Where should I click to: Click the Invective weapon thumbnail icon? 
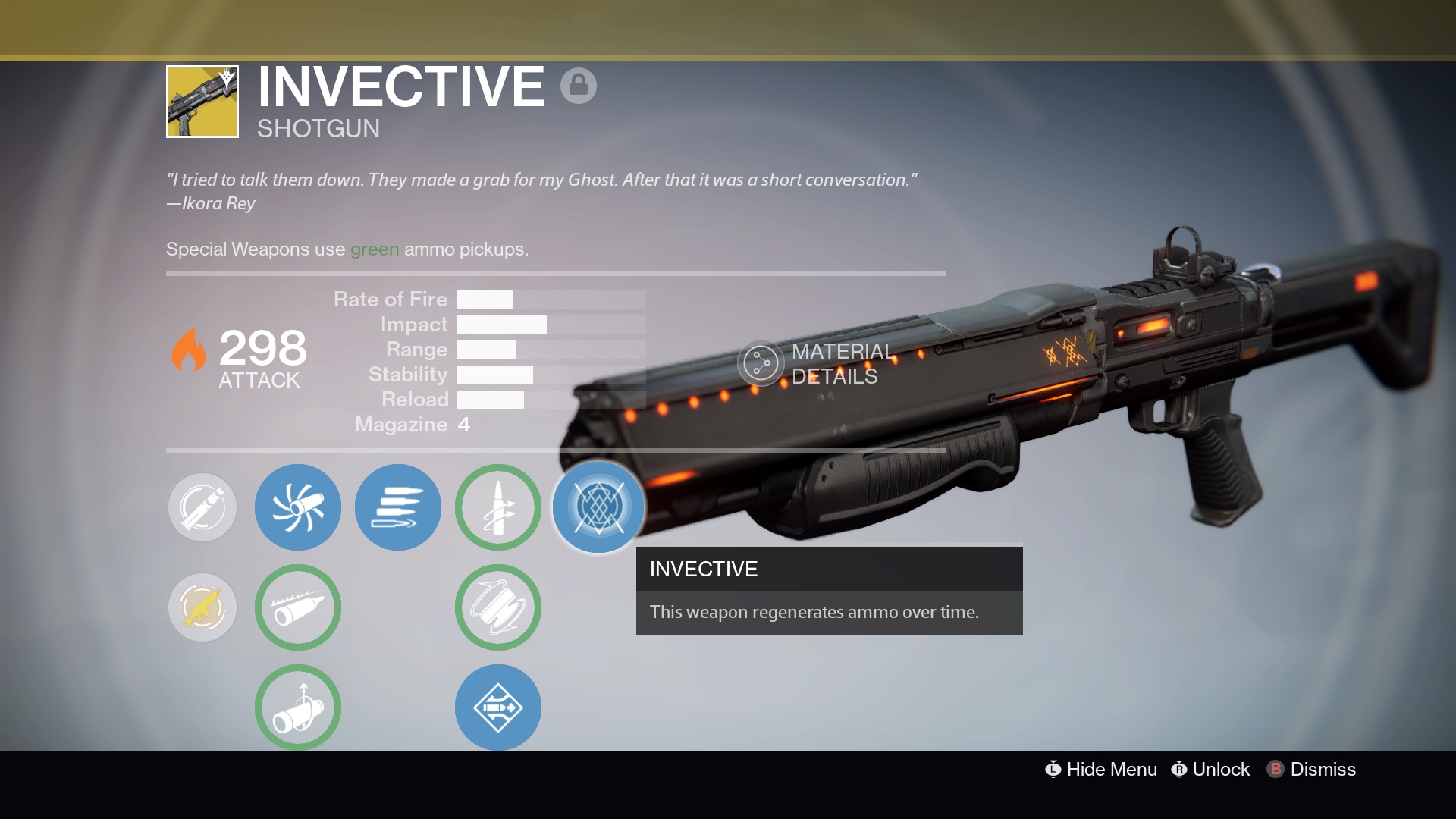click(x=202, y=102)
